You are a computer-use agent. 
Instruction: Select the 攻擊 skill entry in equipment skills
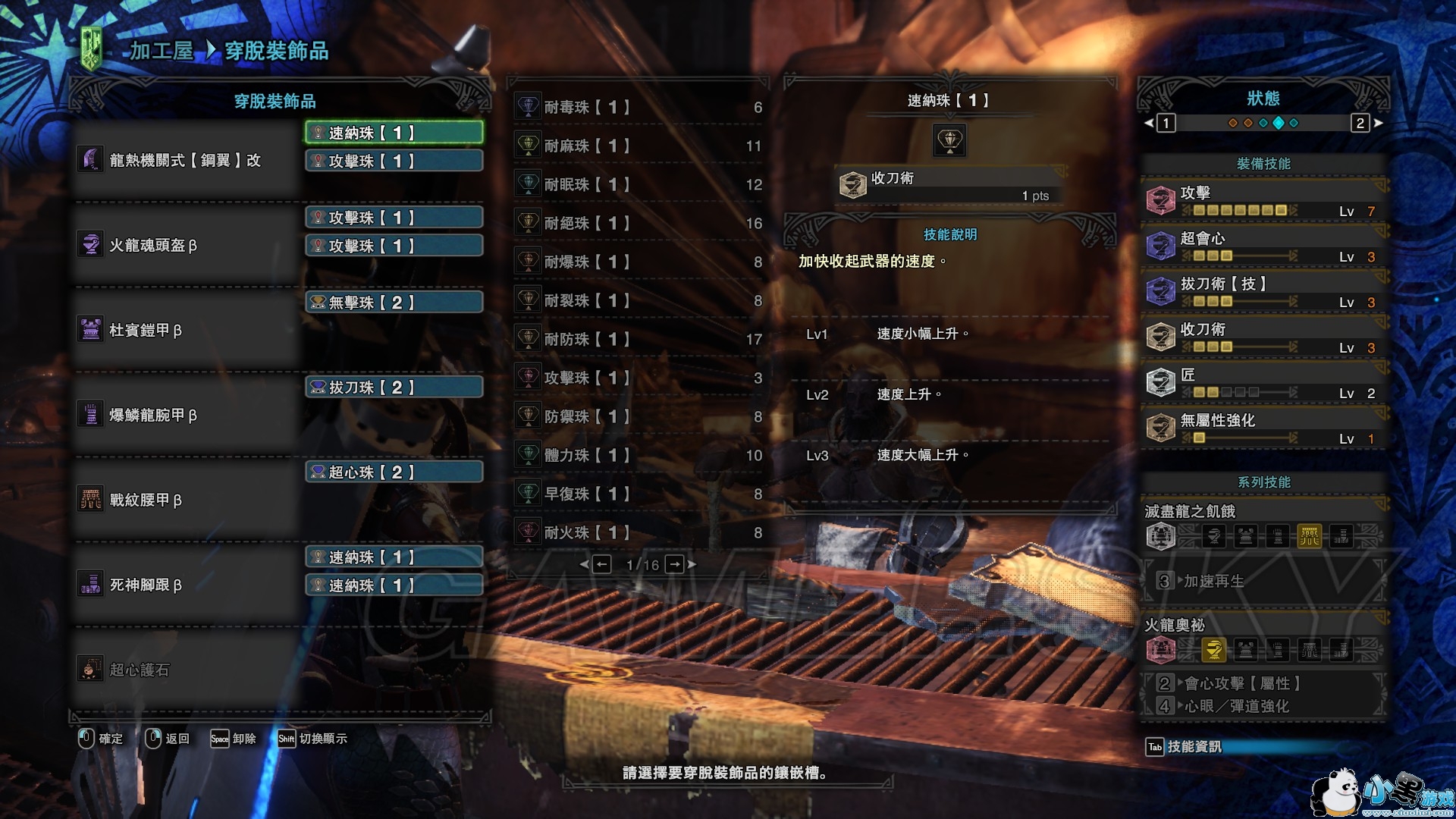(x=1263, y=201)
